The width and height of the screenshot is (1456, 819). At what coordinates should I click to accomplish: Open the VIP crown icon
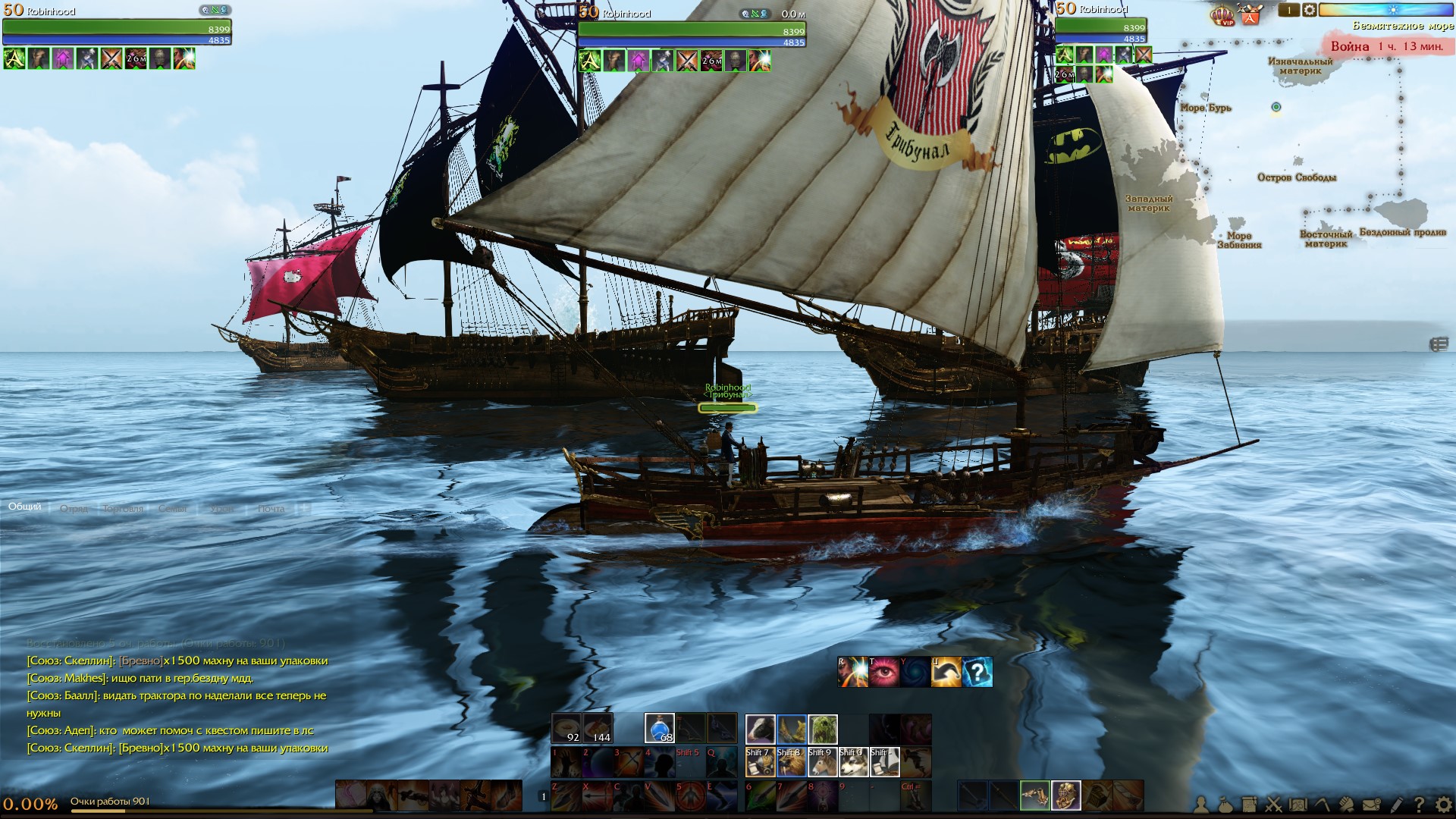pos(1222,15)
